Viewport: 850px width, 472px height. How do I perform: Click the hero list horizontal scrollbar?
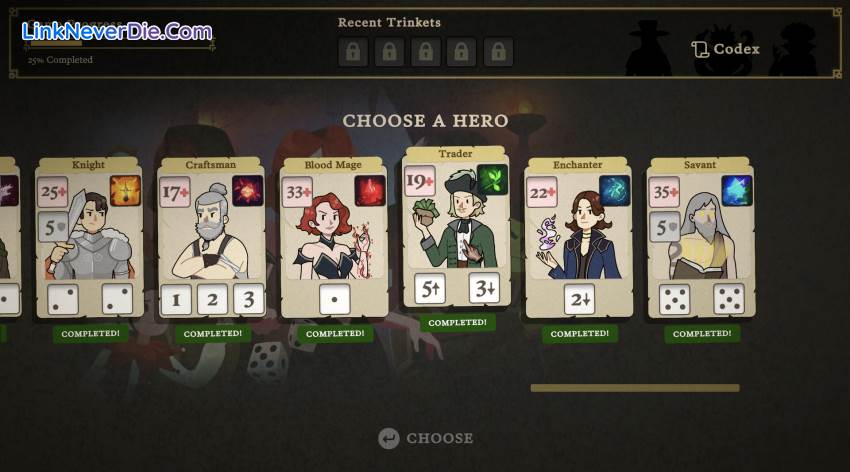point(635,388)
